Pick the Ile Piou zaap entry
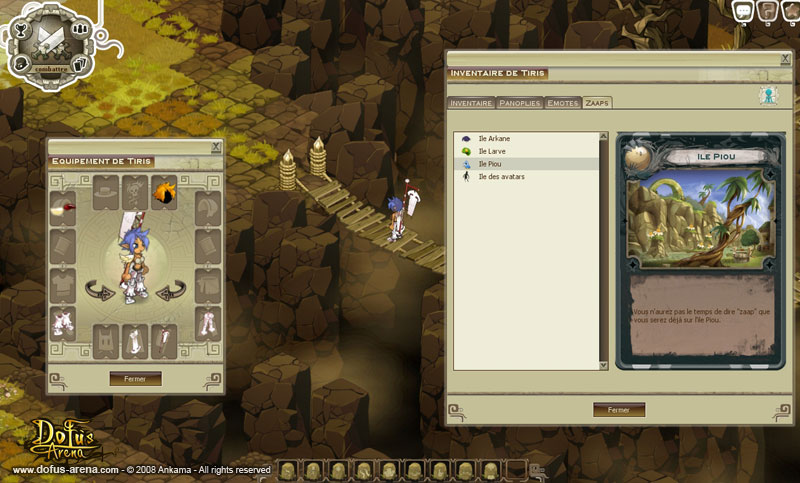 [491, 163]
